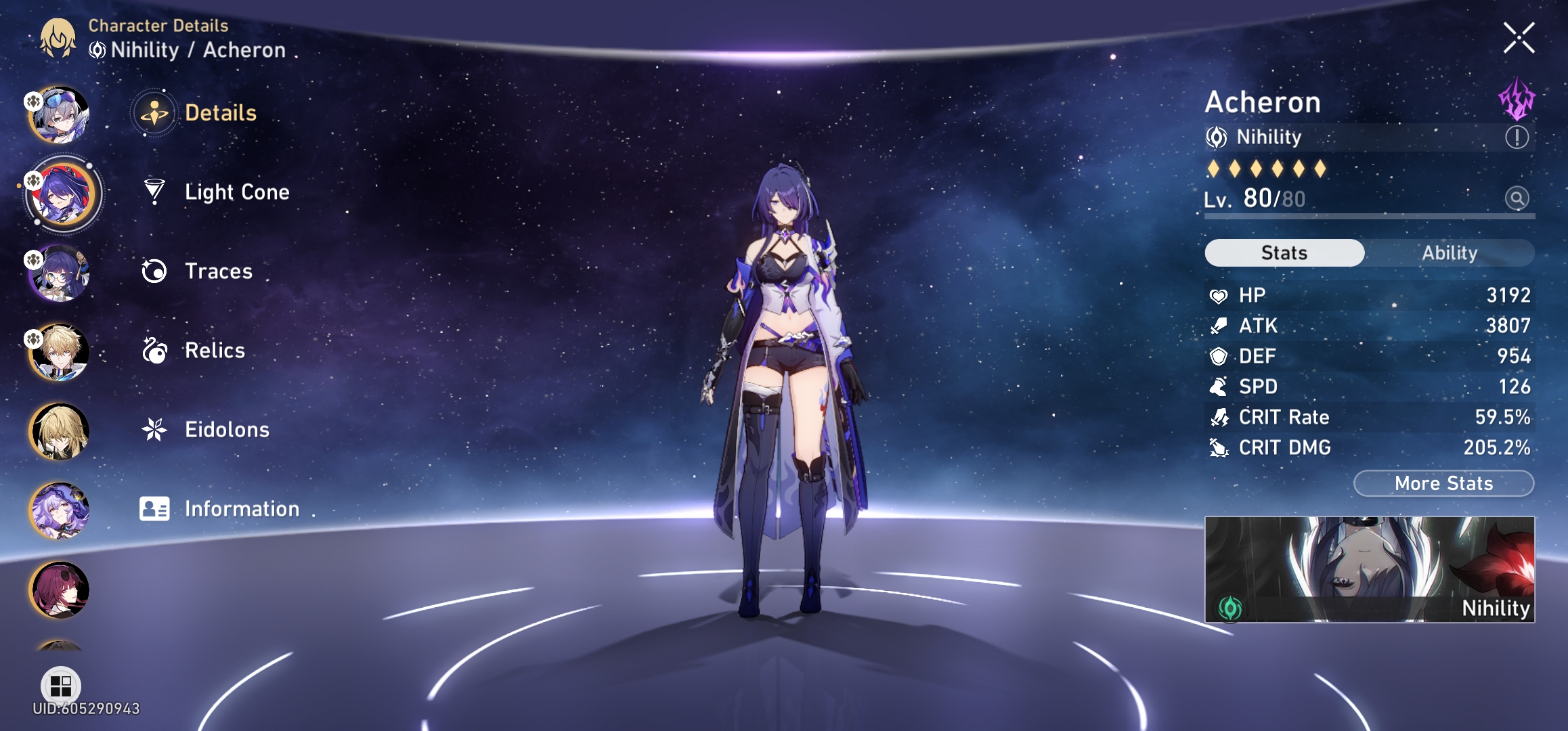Screen dimensions: 1568x731
Task: Click the Lightning element icon beside Acheron's name
Action: [x=1519, y=101]
